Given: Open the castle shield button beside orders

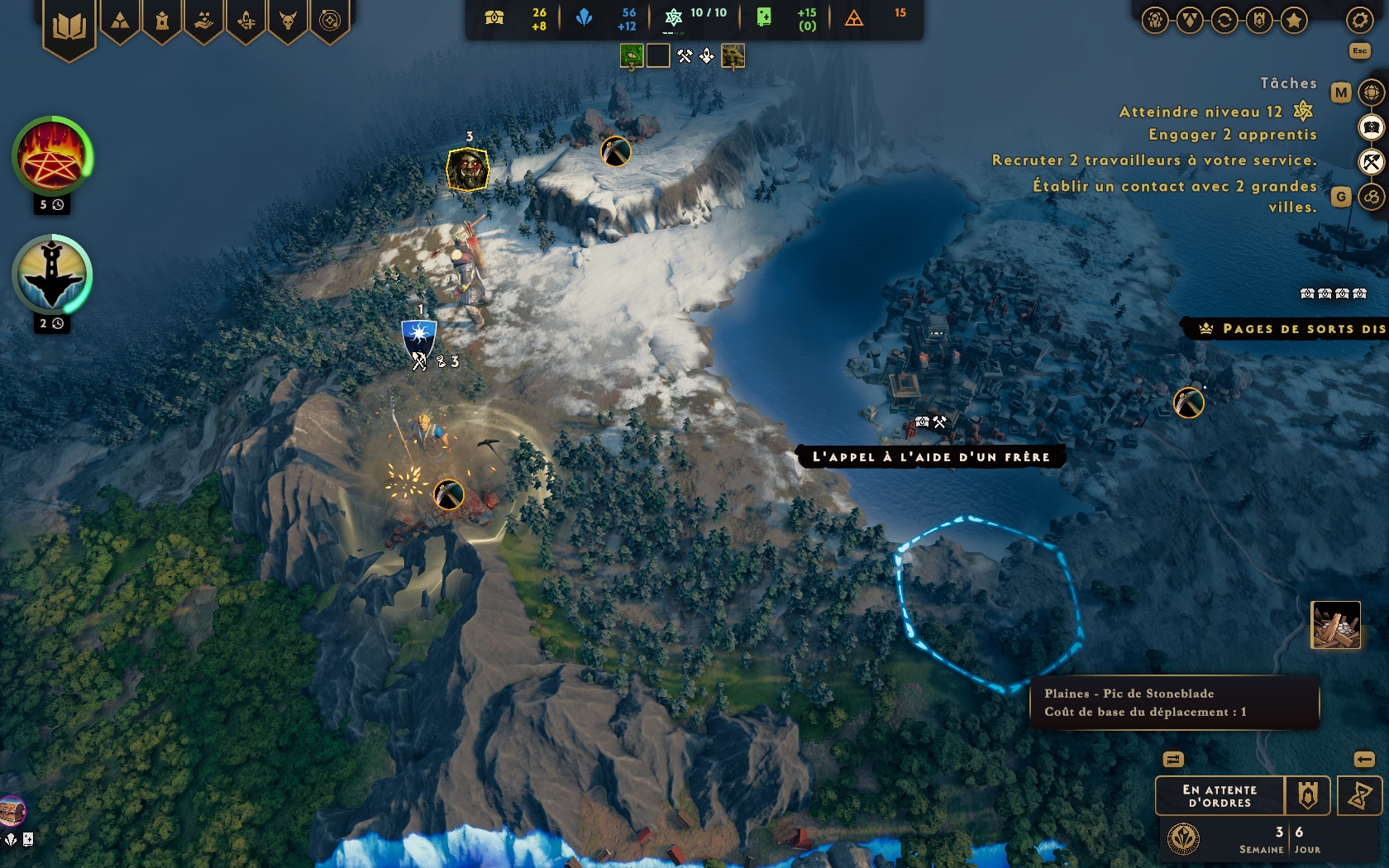Looking at the screenshot, I should click(x=1307, y=796).
